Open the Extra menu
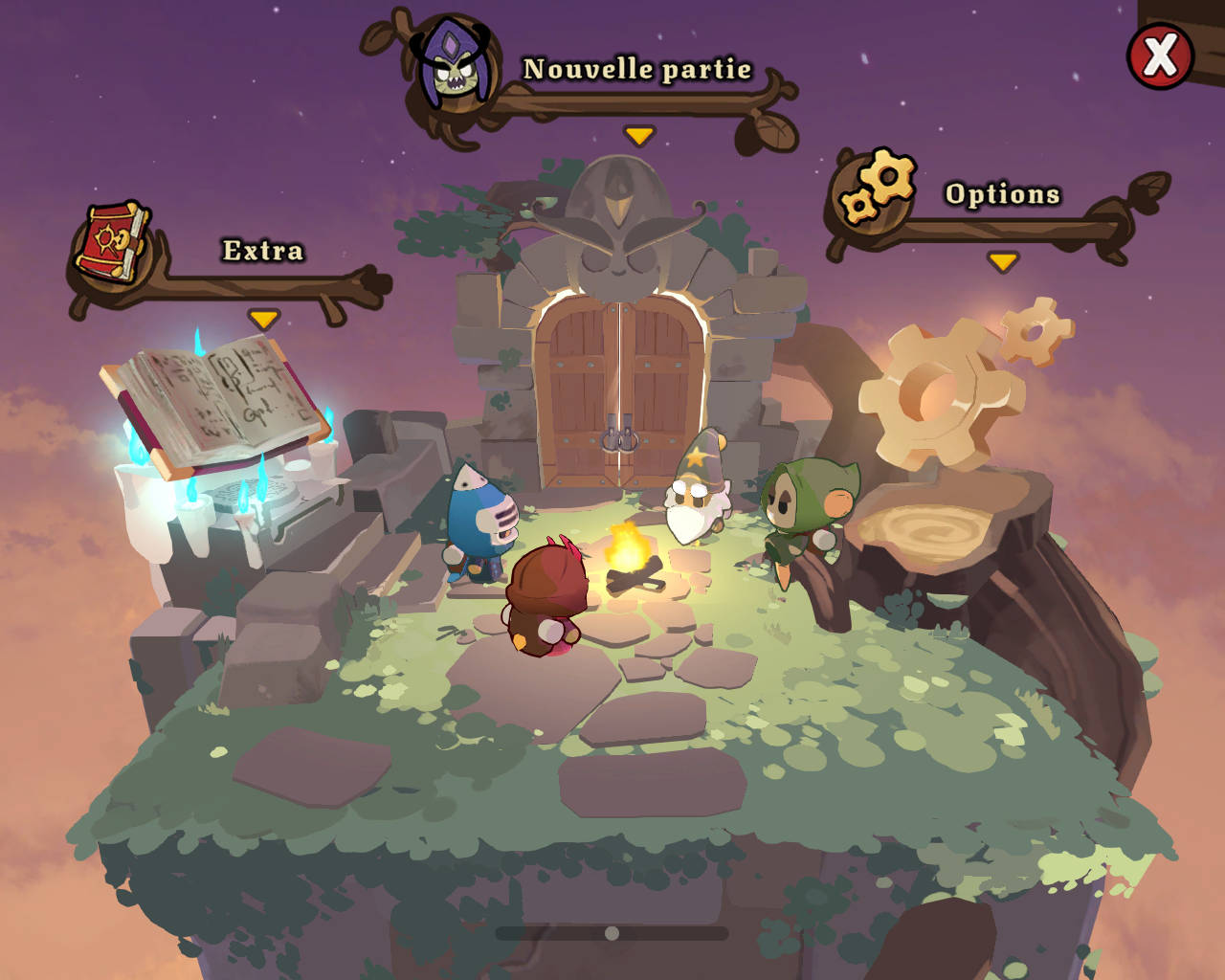Image resolution: width=1225 pixels, height=980 pixels. coord(263,251)
